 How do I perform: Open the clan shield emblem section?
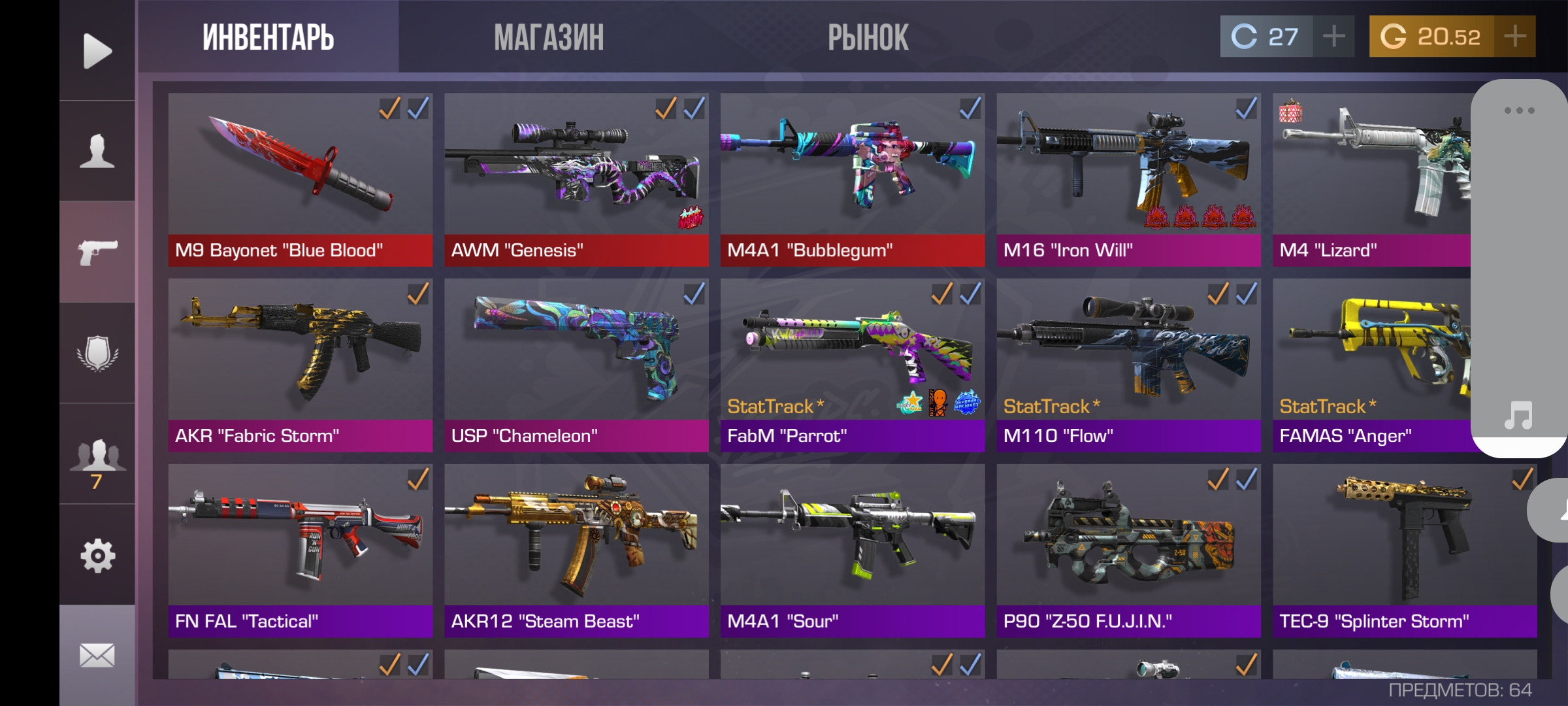(x=97, y=353)
